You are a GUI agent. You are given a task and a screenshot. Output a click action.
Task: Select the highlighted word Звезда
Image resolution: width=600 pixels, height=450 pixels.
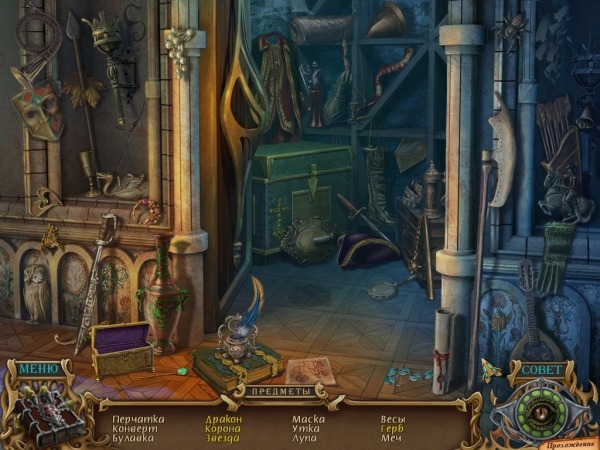[x=222, y=439]
